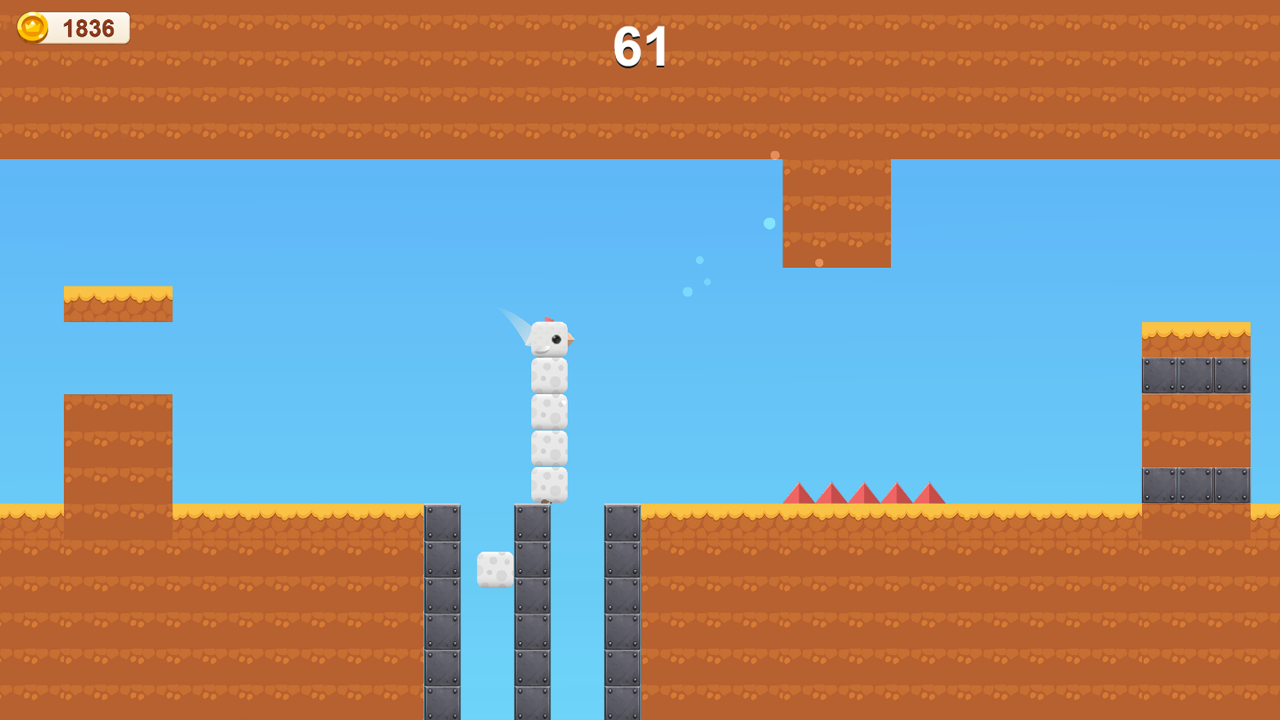Click the bottom egg block of the stack

(x=549, y=485)
